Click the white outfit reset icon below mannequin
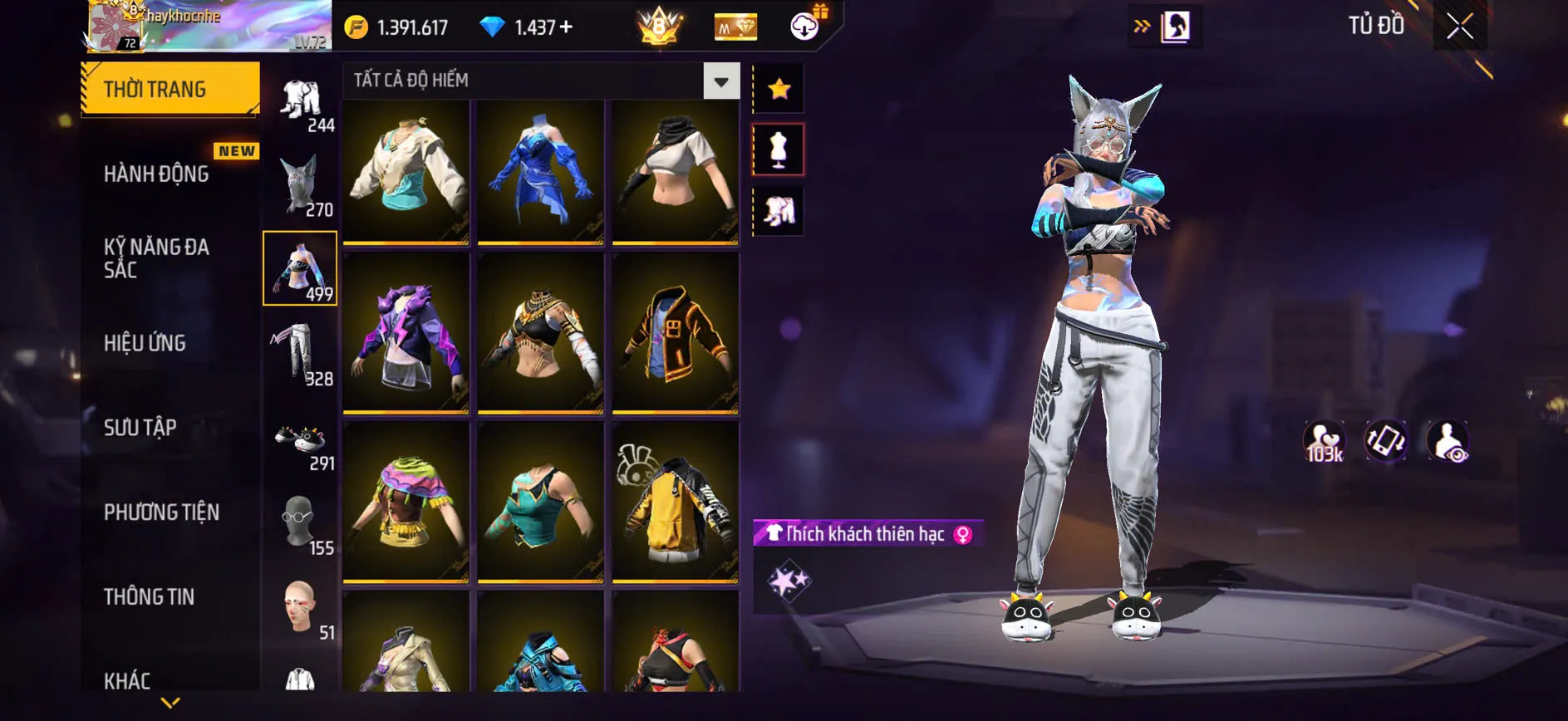Image resolution: width=1568 pixels, height=721 pixels. (x=778, y=212)
